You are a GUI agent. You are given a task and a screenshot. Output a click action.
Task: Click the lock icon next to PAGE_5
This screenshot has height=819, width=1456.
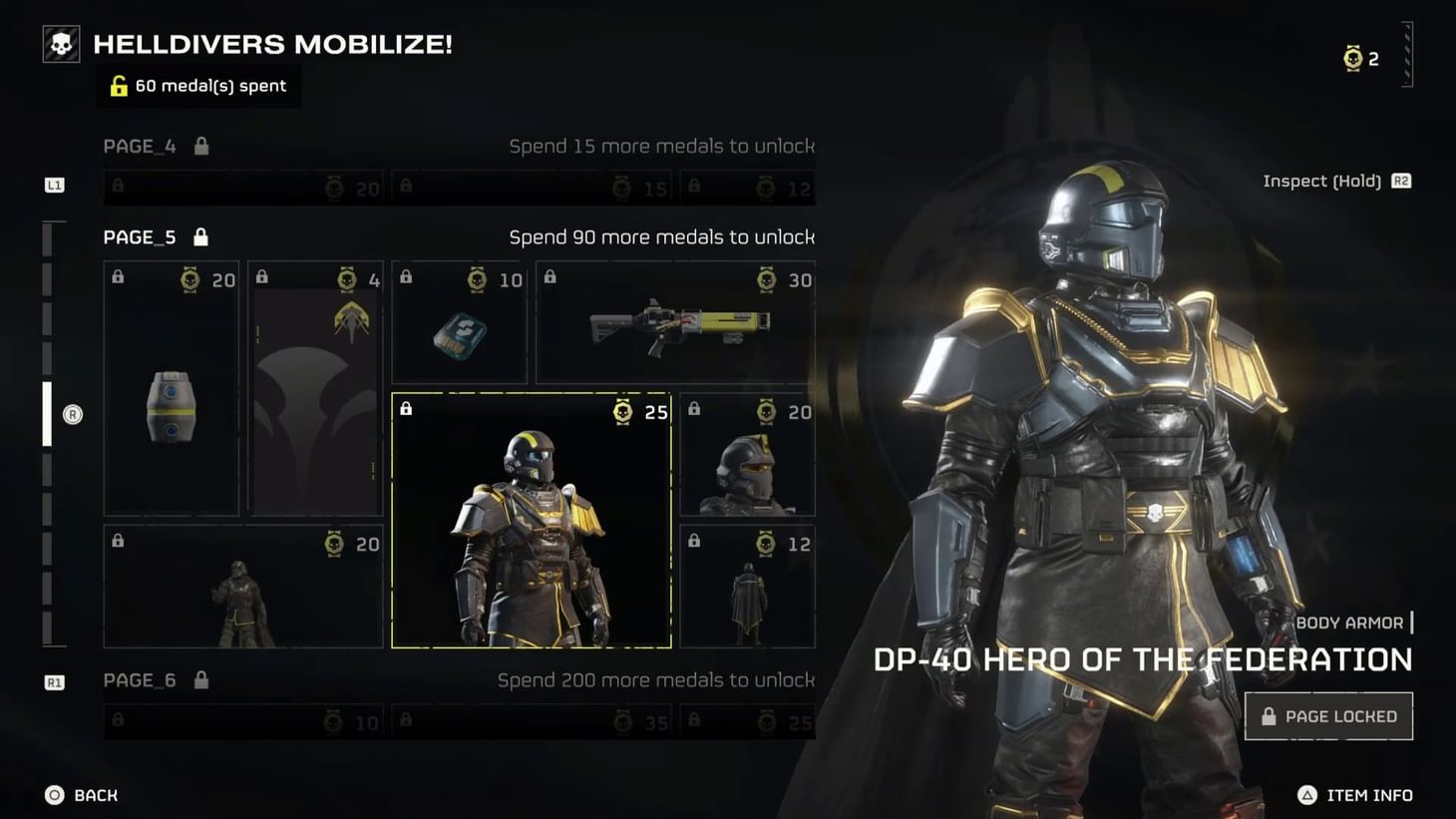pos(200,236)
